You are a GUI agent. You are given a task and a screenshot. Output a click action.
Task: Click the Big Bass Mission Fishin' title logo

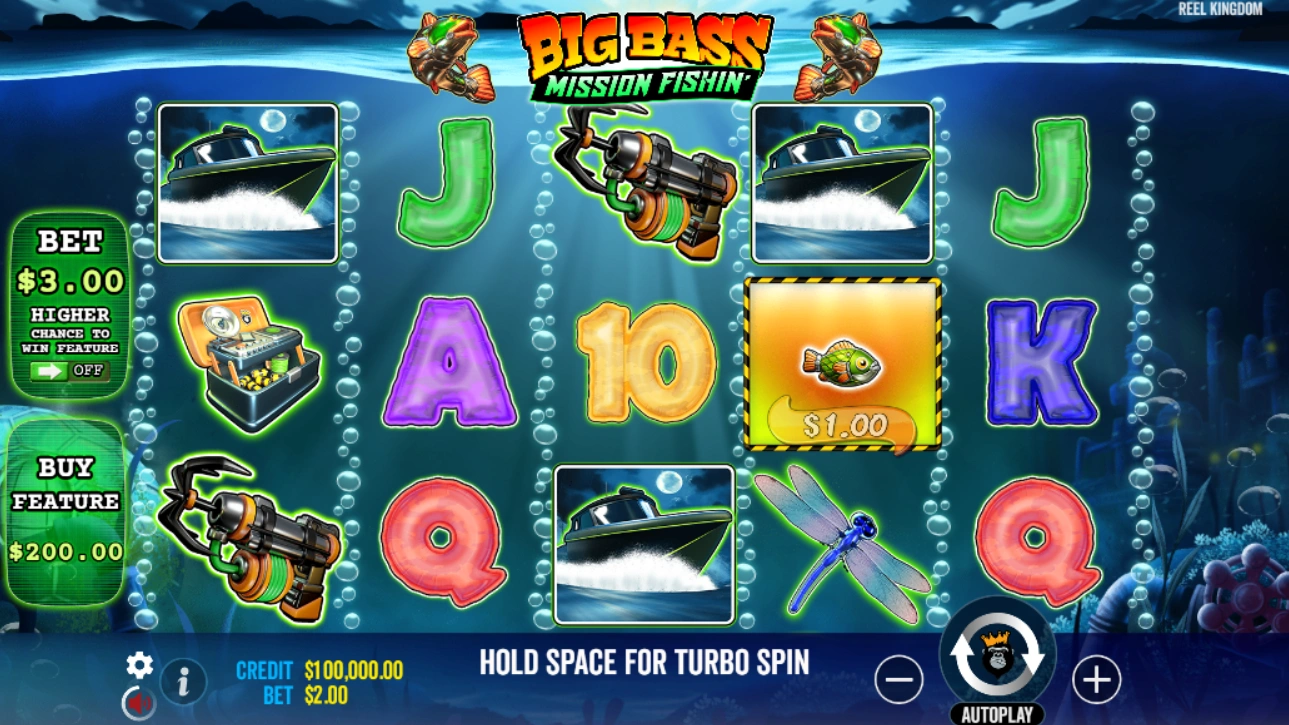tap(644, 50)
